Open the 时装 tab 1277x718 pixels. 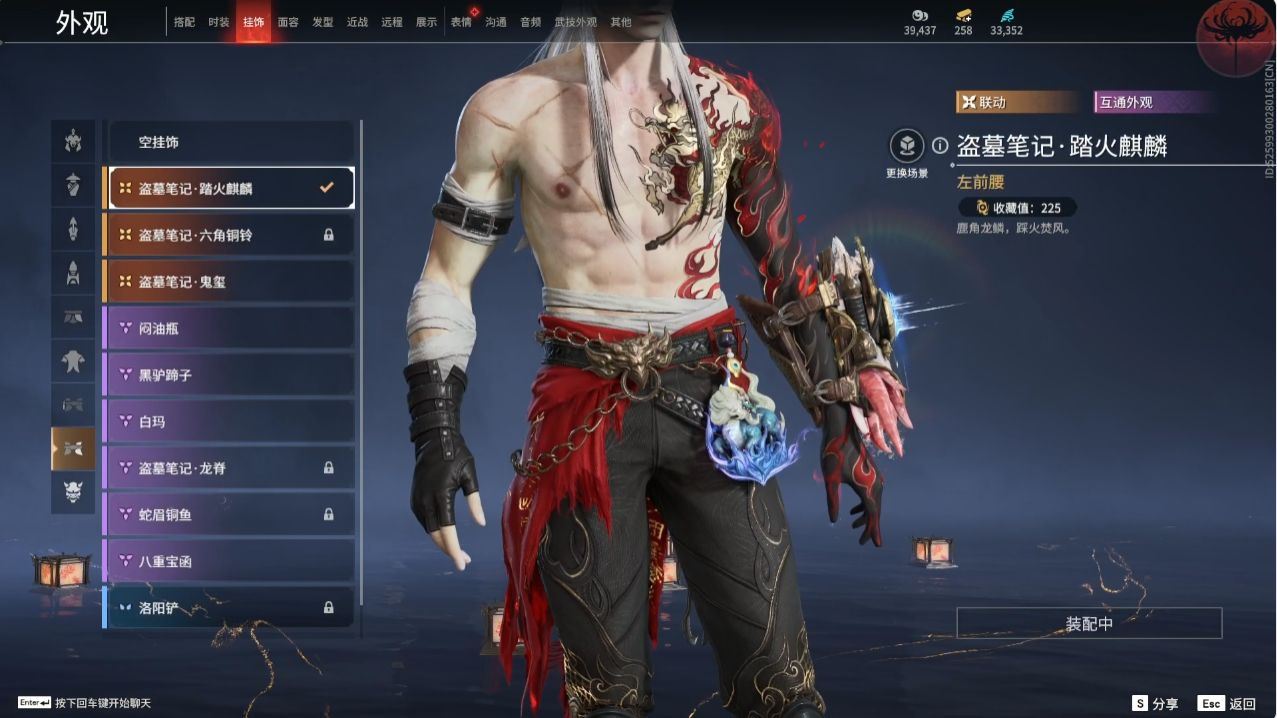point(219,22)
